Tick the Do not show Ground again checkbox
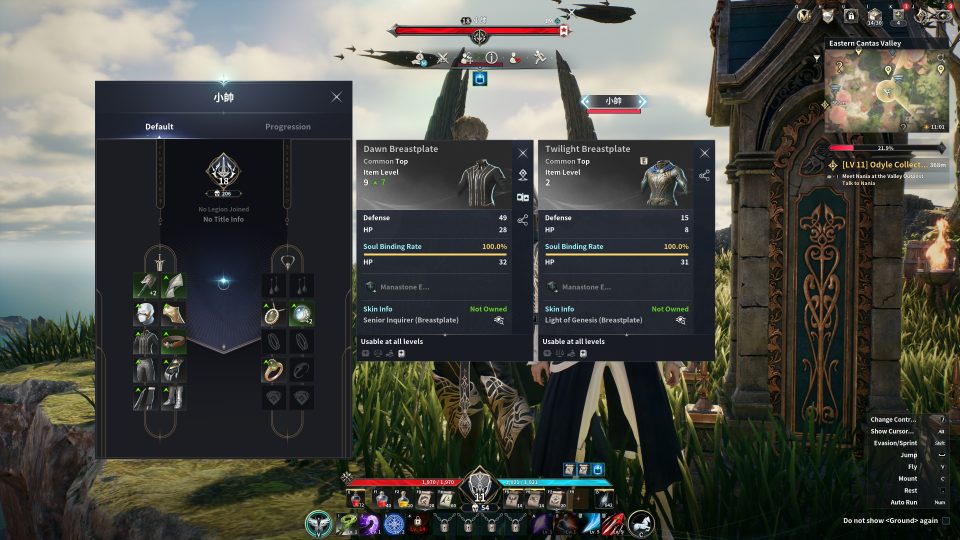This screenshot has height=540, width=960. click(x=946, y=520)
